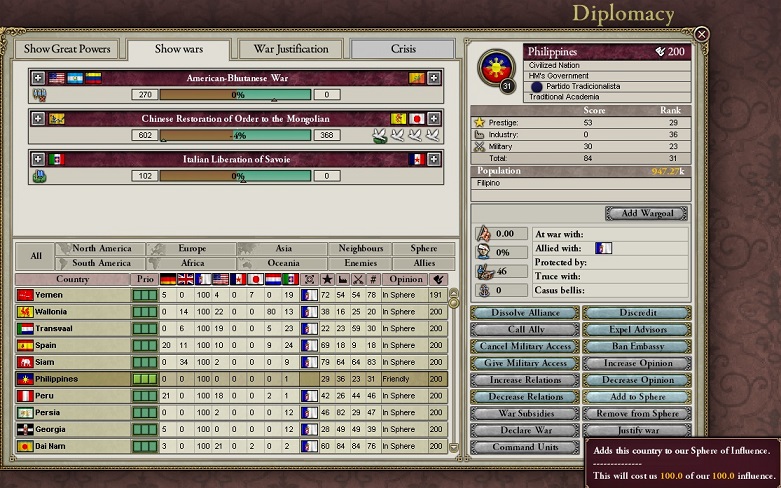This screenshot has width=781, height=488.
Task: Open the War Justification tab
Action: click(290, 49)
